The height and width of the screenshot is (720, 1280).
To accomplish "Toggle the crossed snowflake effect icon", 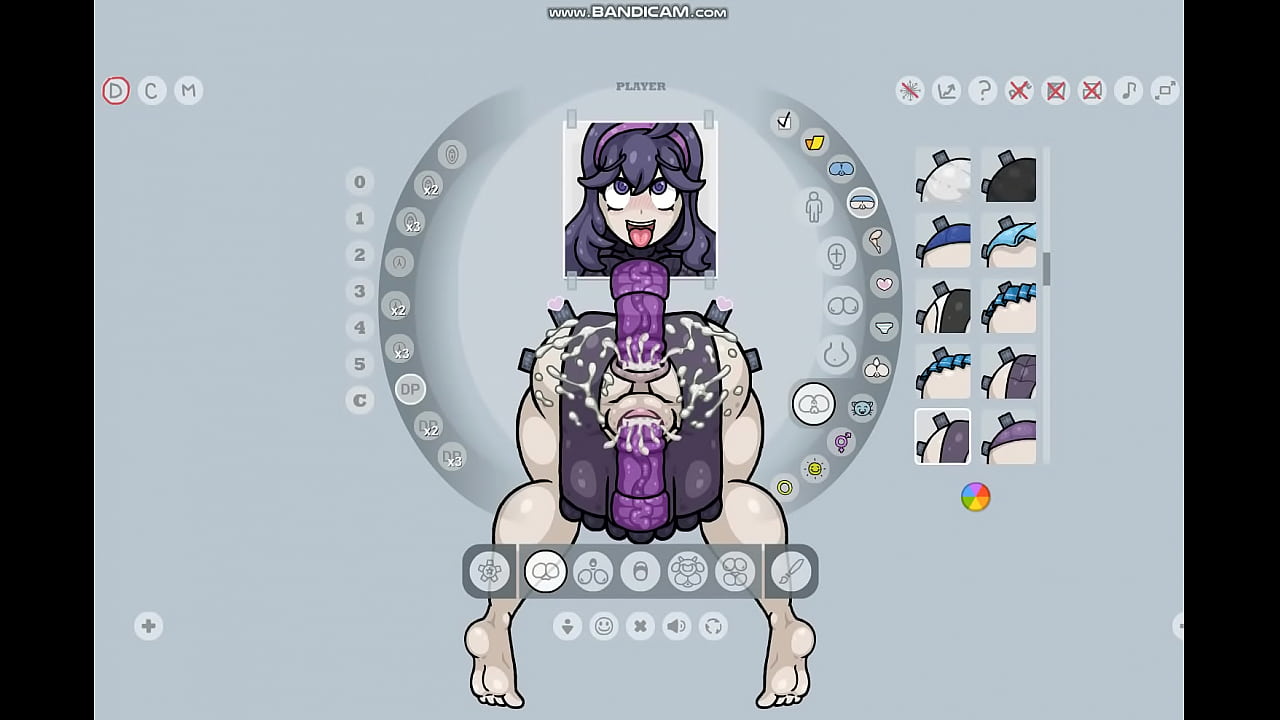I will click(x=910, y=91).
